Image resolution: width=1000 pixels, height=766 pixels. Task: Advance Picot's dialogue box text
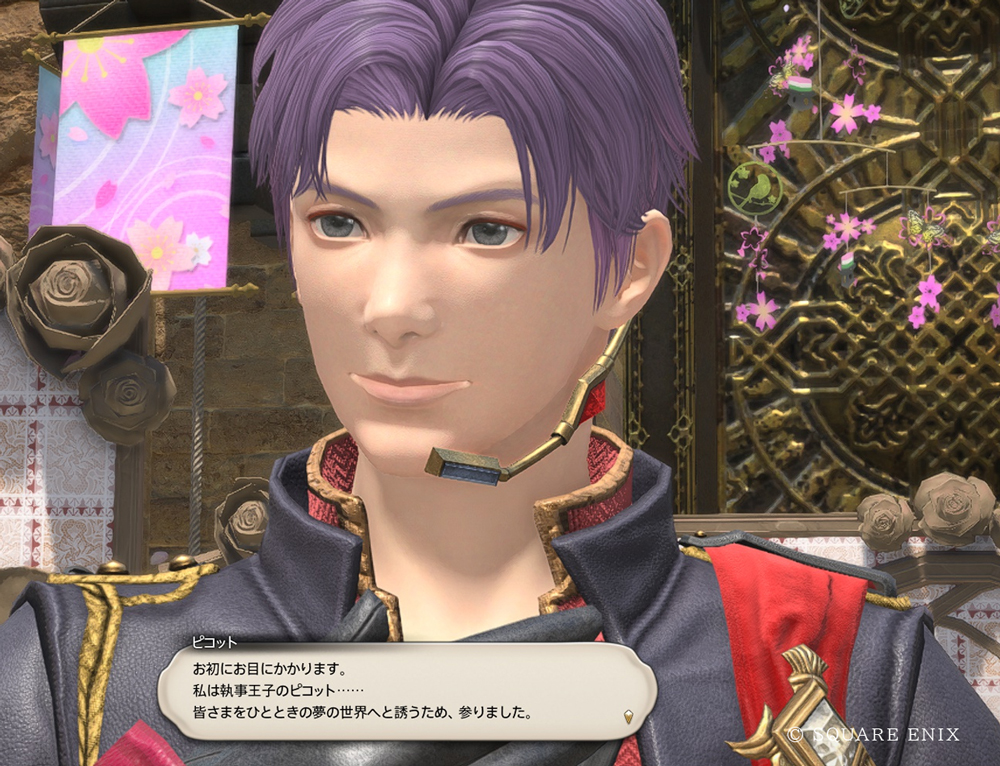point(400,690)
